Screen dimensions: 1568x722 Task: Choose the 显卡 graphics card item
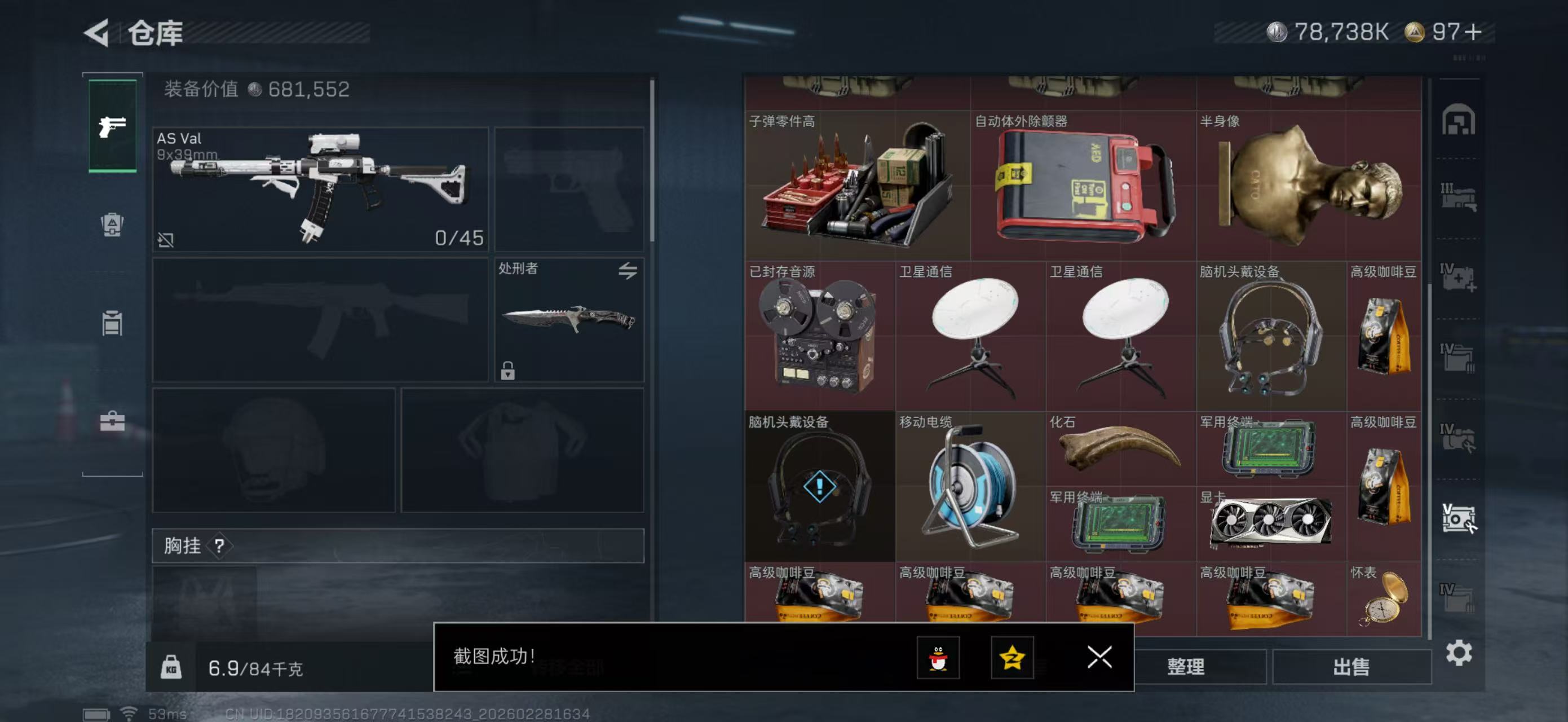[x=1270, y=523]
